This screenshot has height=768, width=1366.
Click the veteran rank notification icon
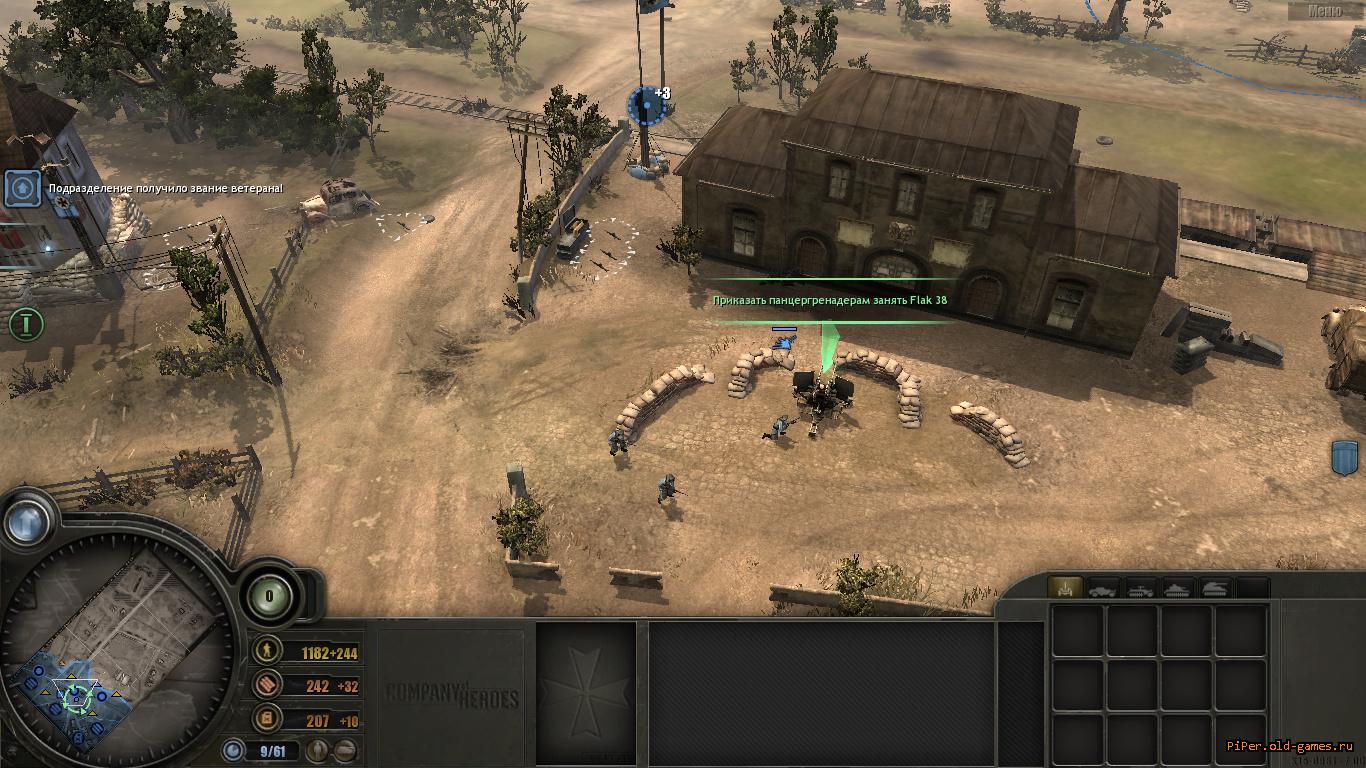[x=22, y=188]
